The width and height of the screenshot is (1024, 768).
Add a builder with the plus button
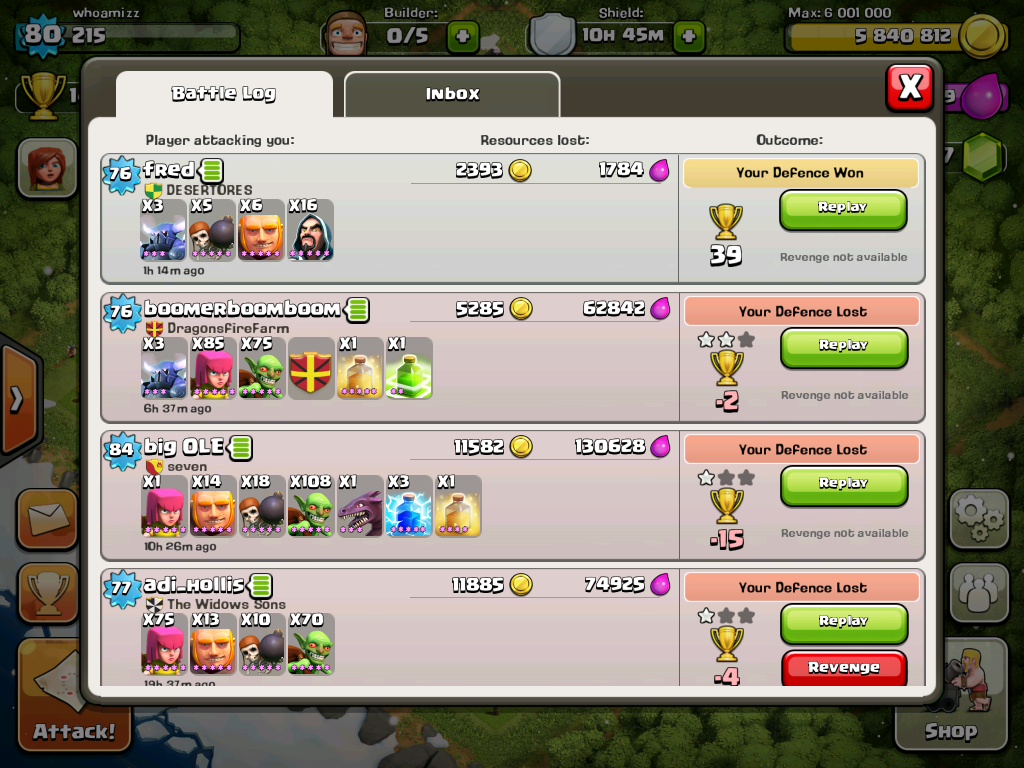coord(462,37)
